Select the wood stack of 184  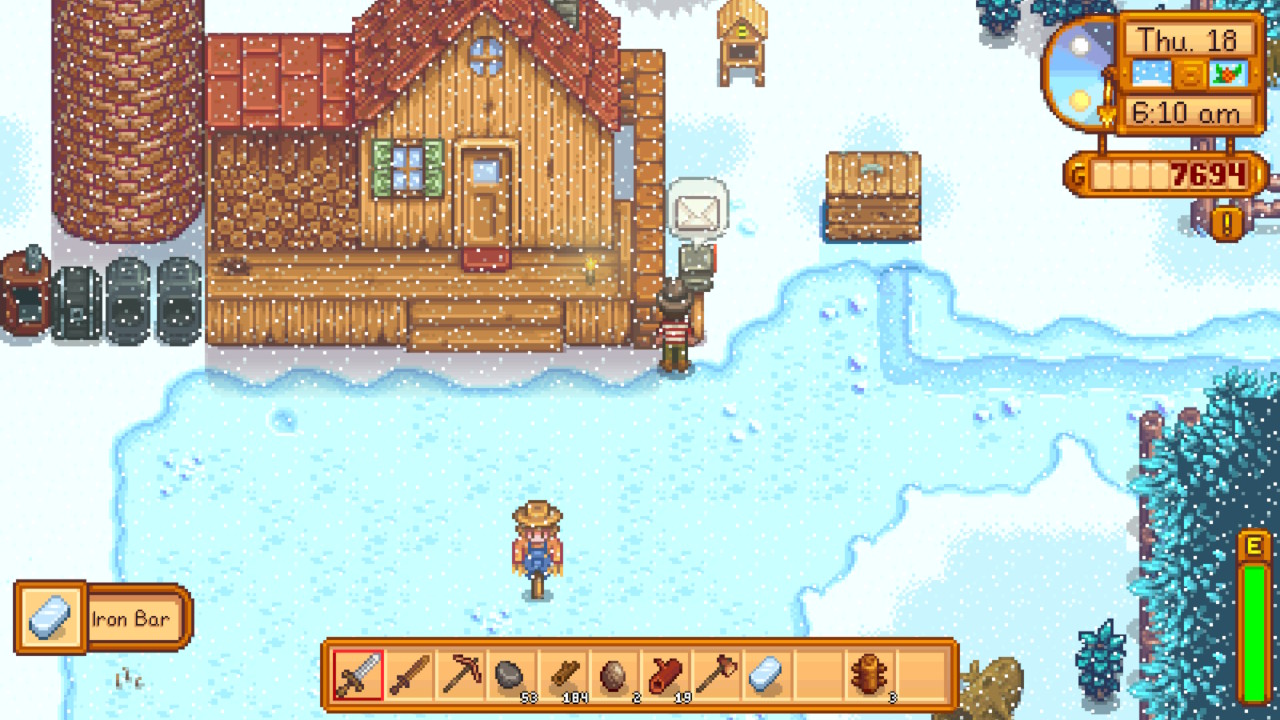tap(563, 675)
